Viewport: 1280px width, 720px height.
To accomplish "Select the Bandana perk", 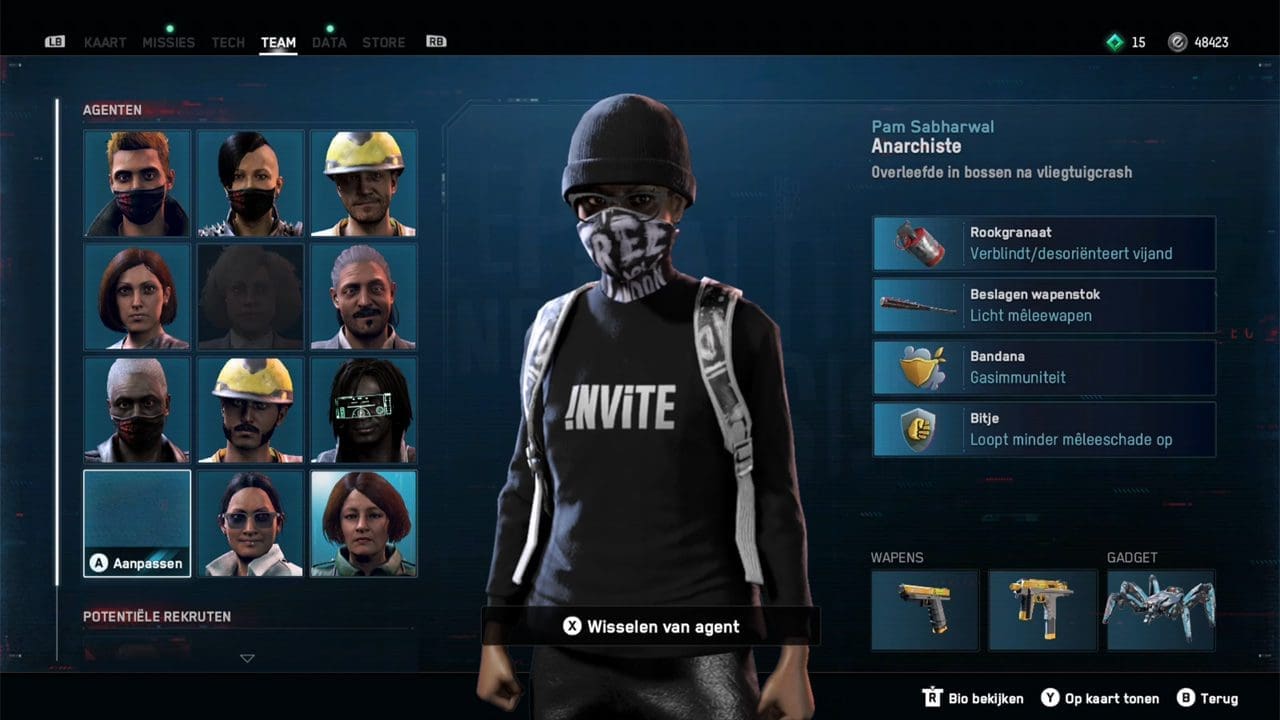I will pos(1044,367).
